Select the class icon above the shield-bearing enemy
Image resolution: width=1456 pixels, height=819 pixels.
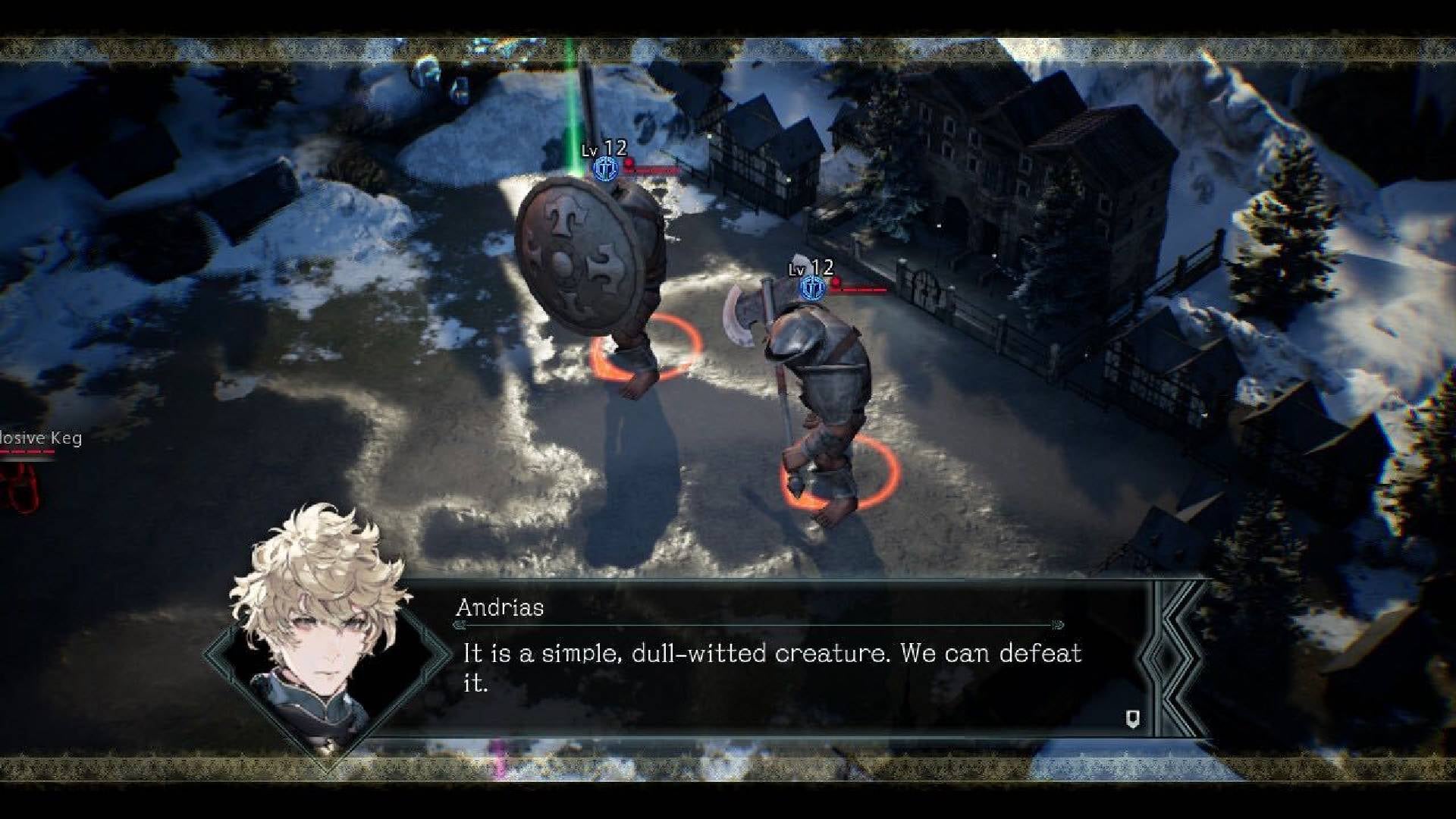(604, 169)
